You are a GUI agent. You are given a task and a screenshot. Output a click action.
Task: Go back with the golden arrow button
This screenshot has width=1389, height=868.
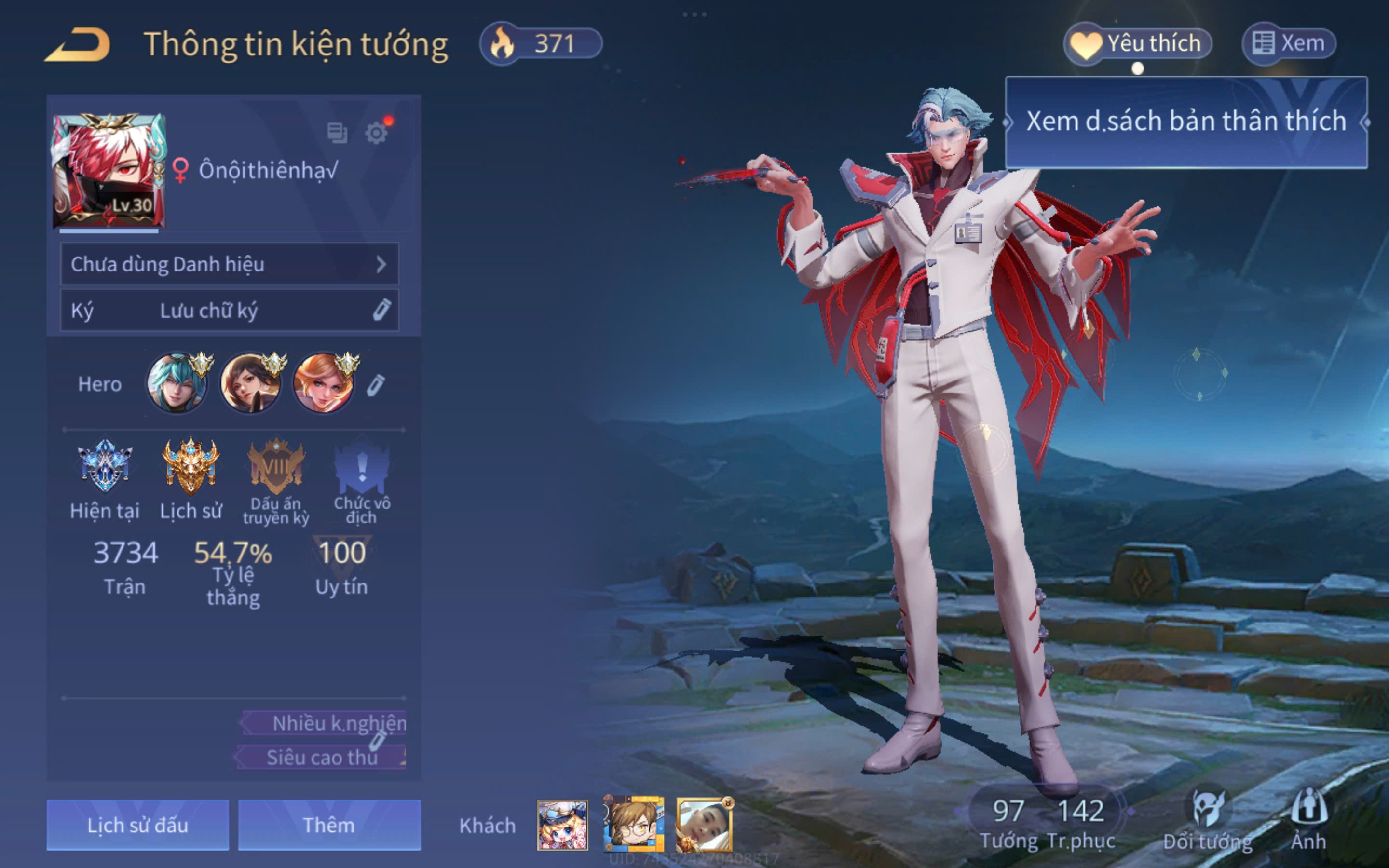[78, 45]
